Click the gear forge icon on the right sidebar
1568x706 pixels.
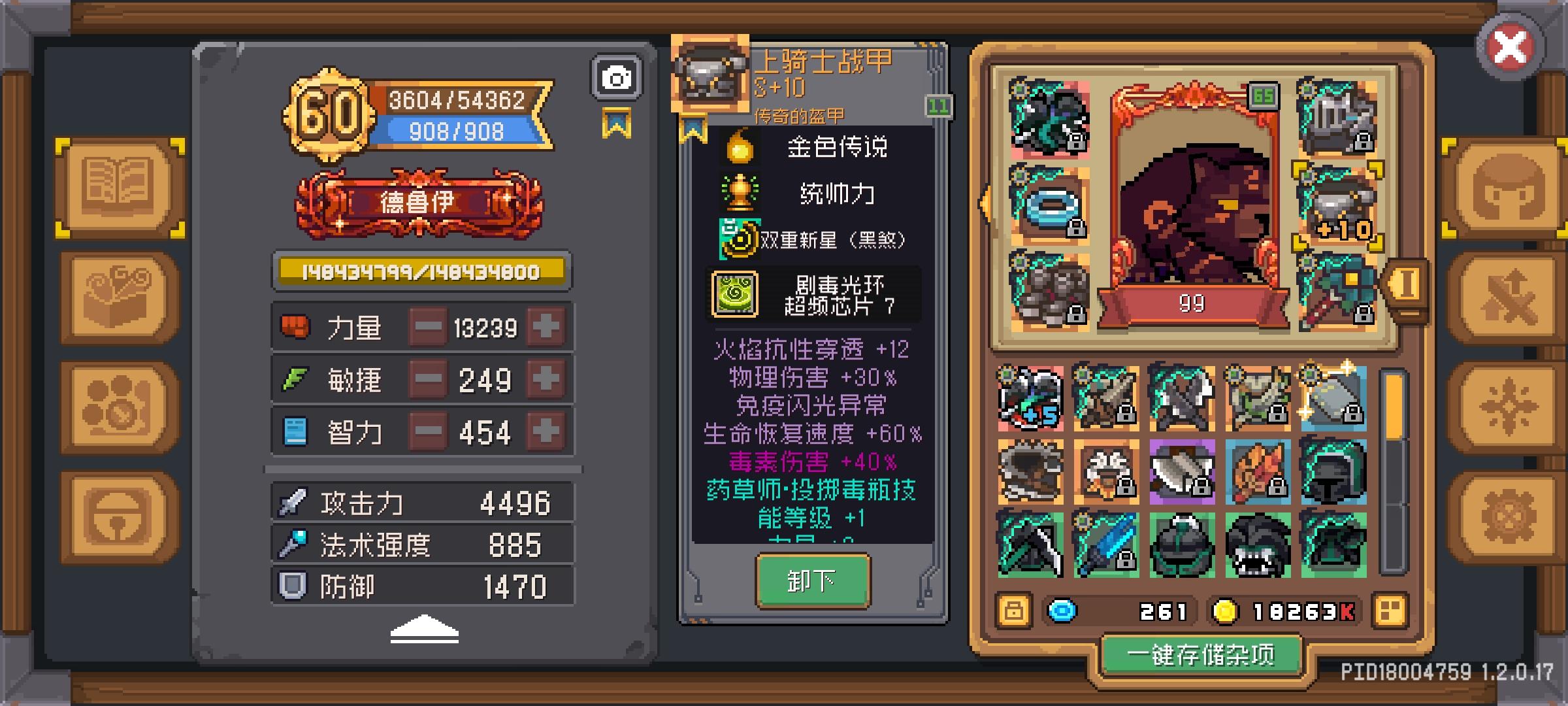[1511, 516]
